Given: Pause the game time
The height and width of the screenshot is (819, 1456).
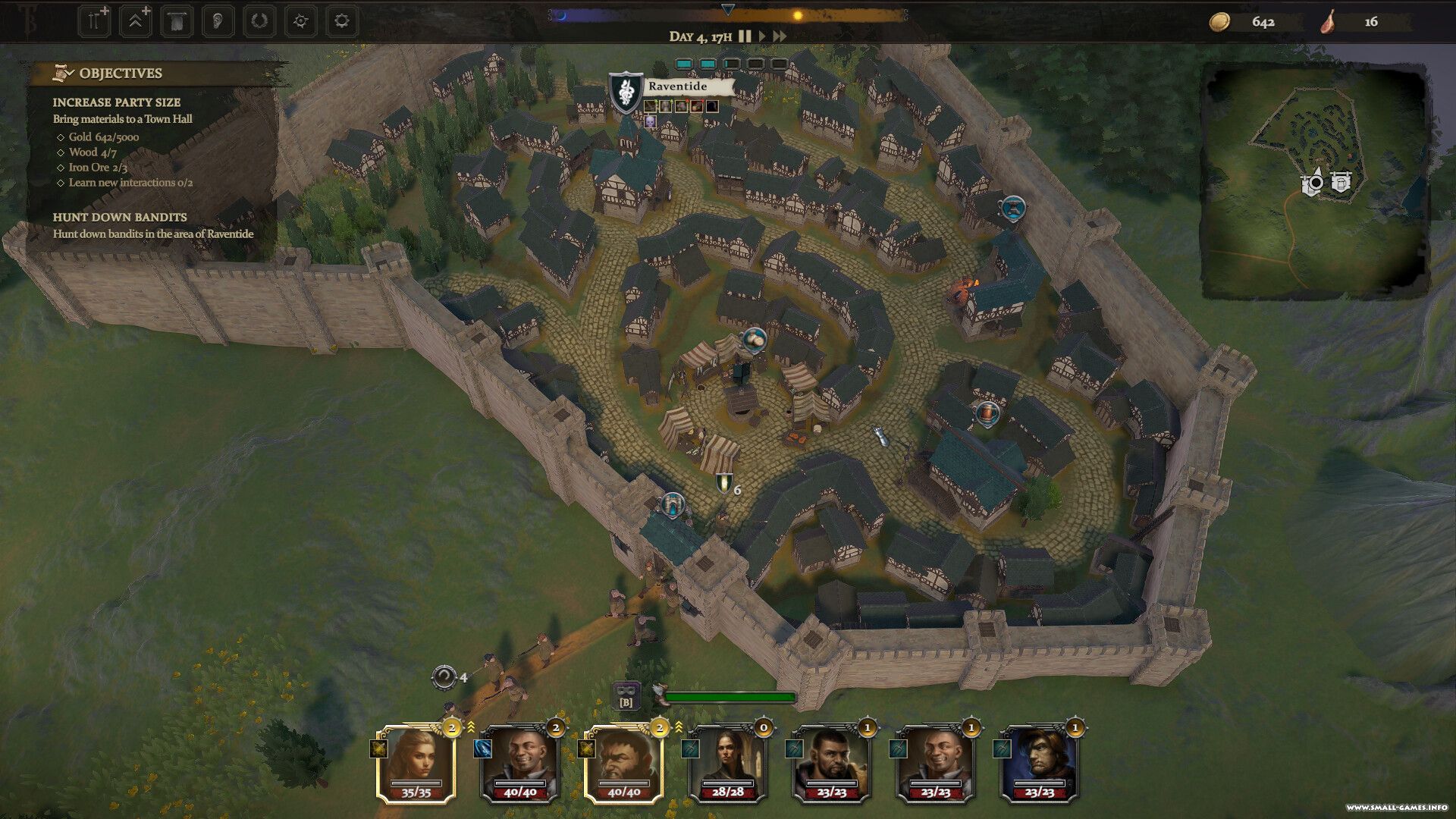Looking at the screenshot, I should [745, 36].
